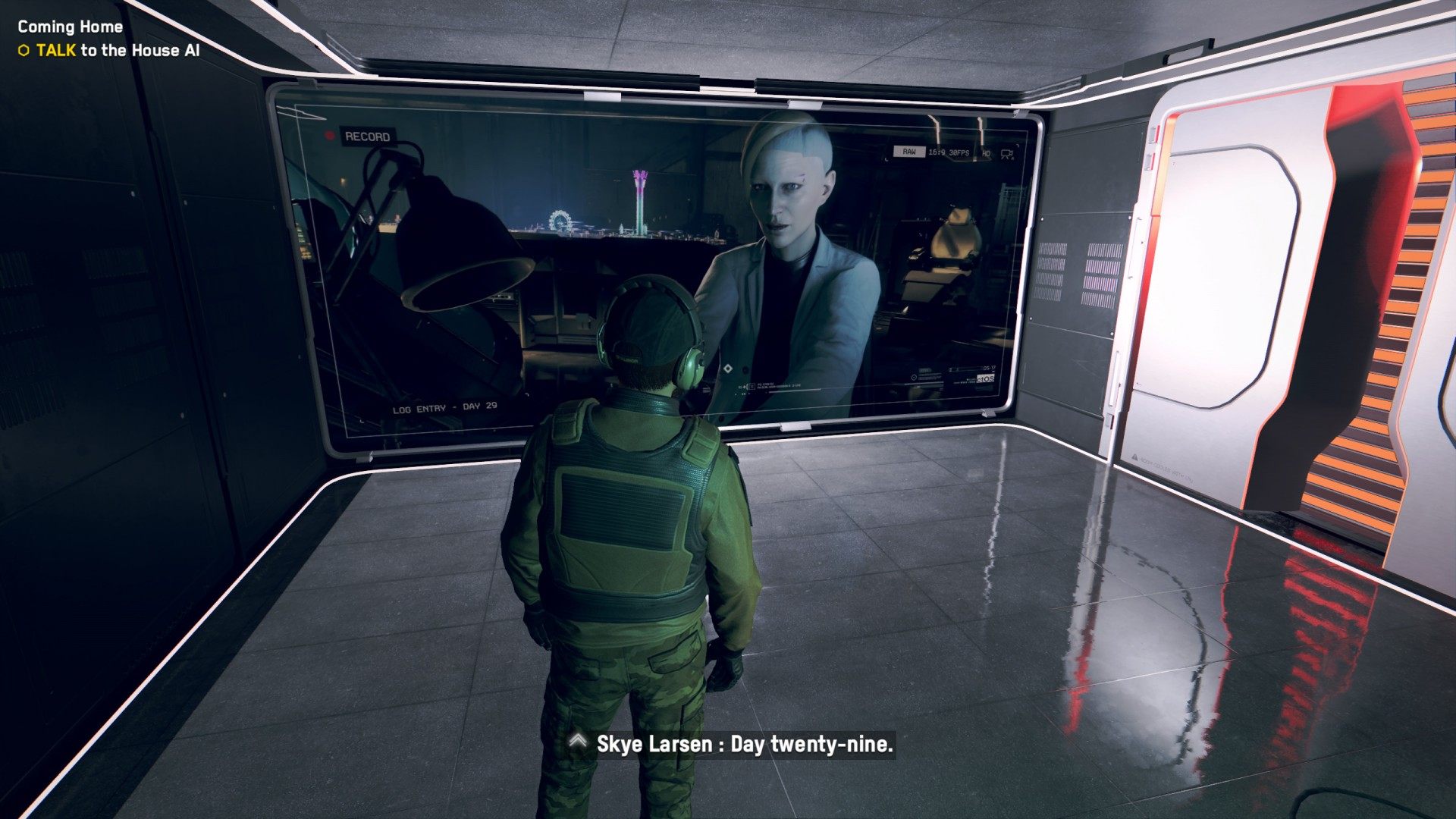Image resolution: width=1456 pixels, height=819 pixels.
Task: Click the TALK to the House AI objective
Action: tap(118, 51)
